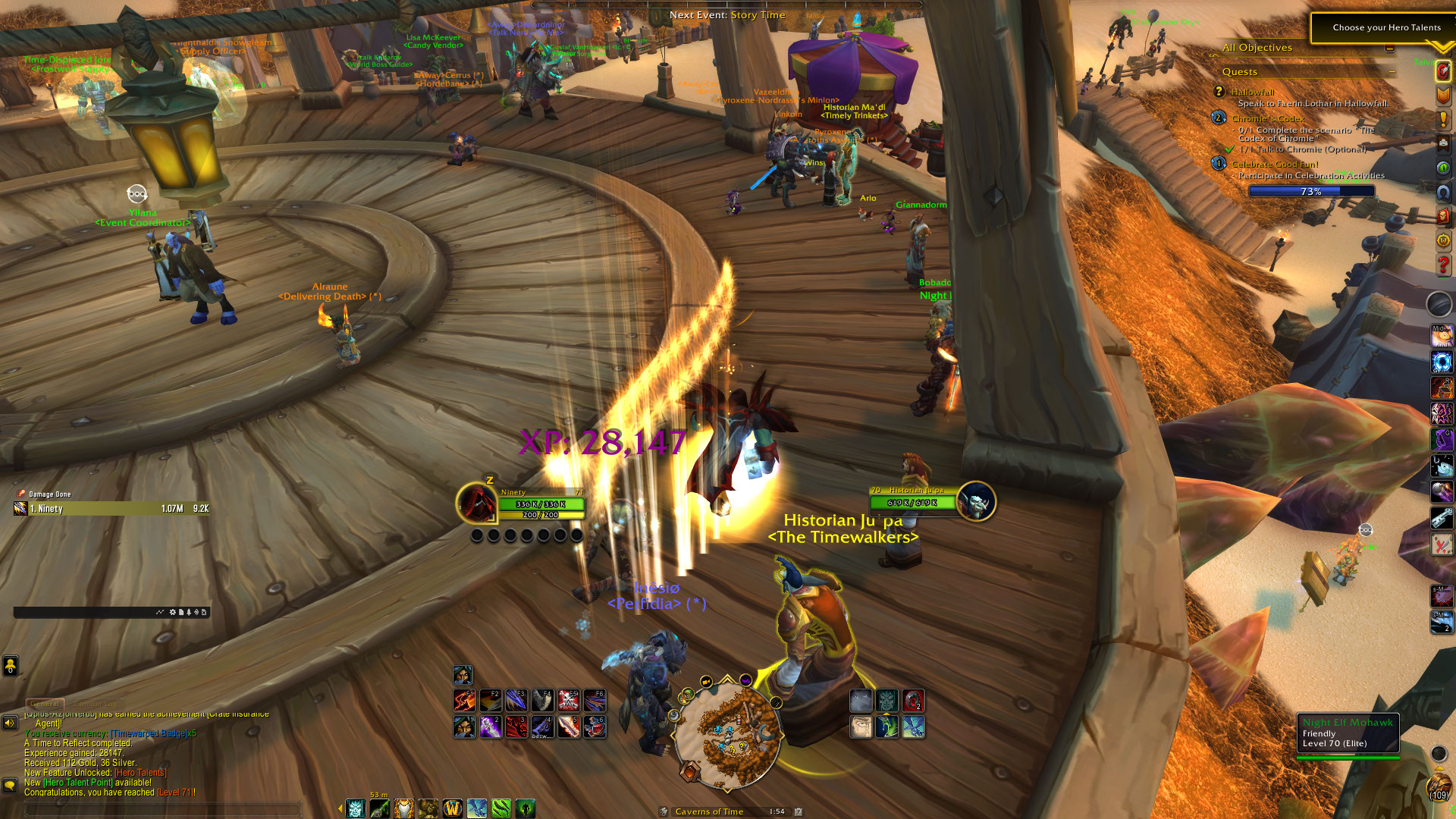Open the Celebrate Good Fun! quest entry
Viewport: 1456px width, 819px height.
point(1275,164)
